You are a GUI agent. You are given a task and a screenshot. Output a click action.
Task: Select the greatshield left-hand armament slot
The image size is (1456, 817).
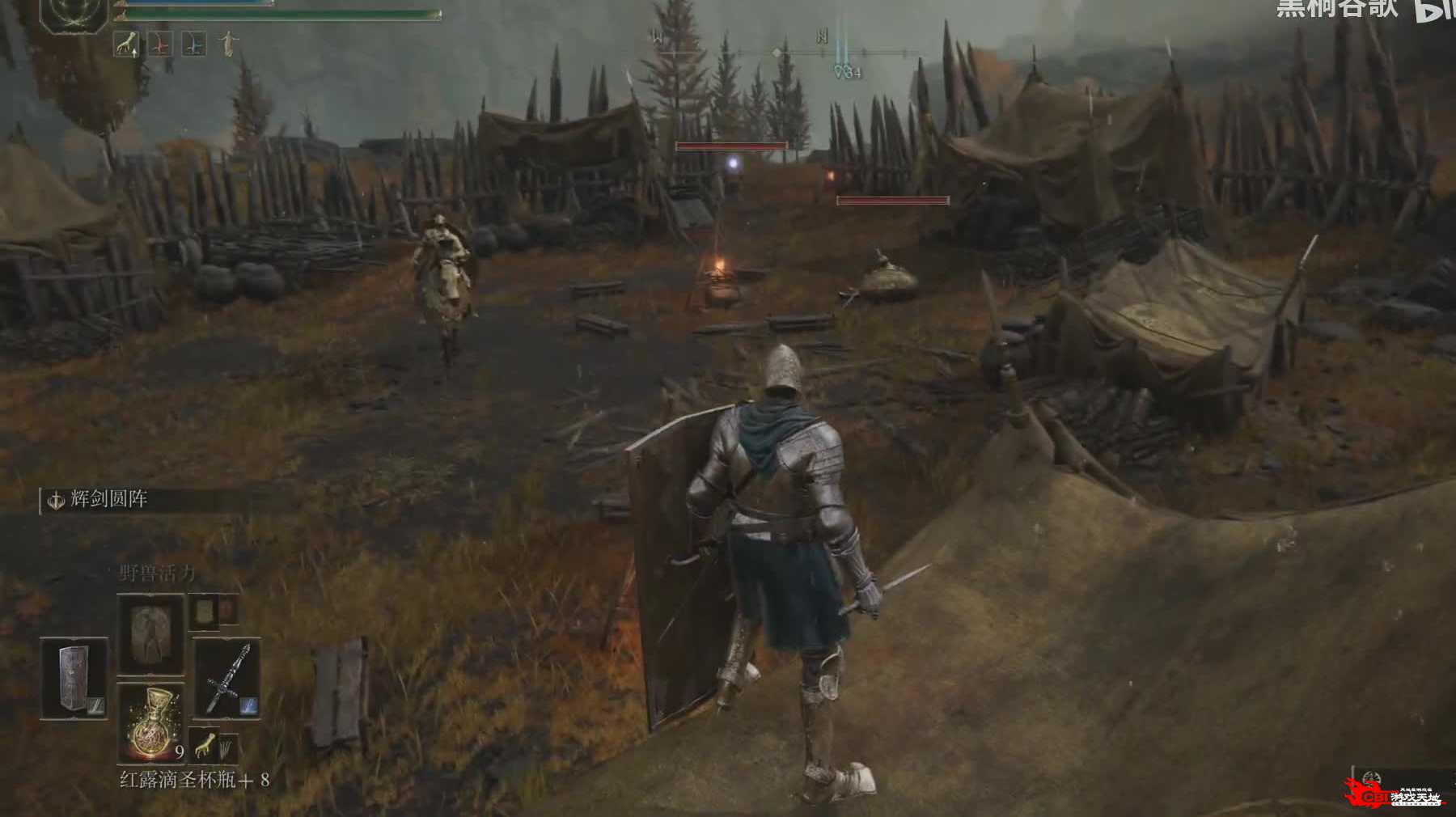pyautogui.click(x=74, y=678)
